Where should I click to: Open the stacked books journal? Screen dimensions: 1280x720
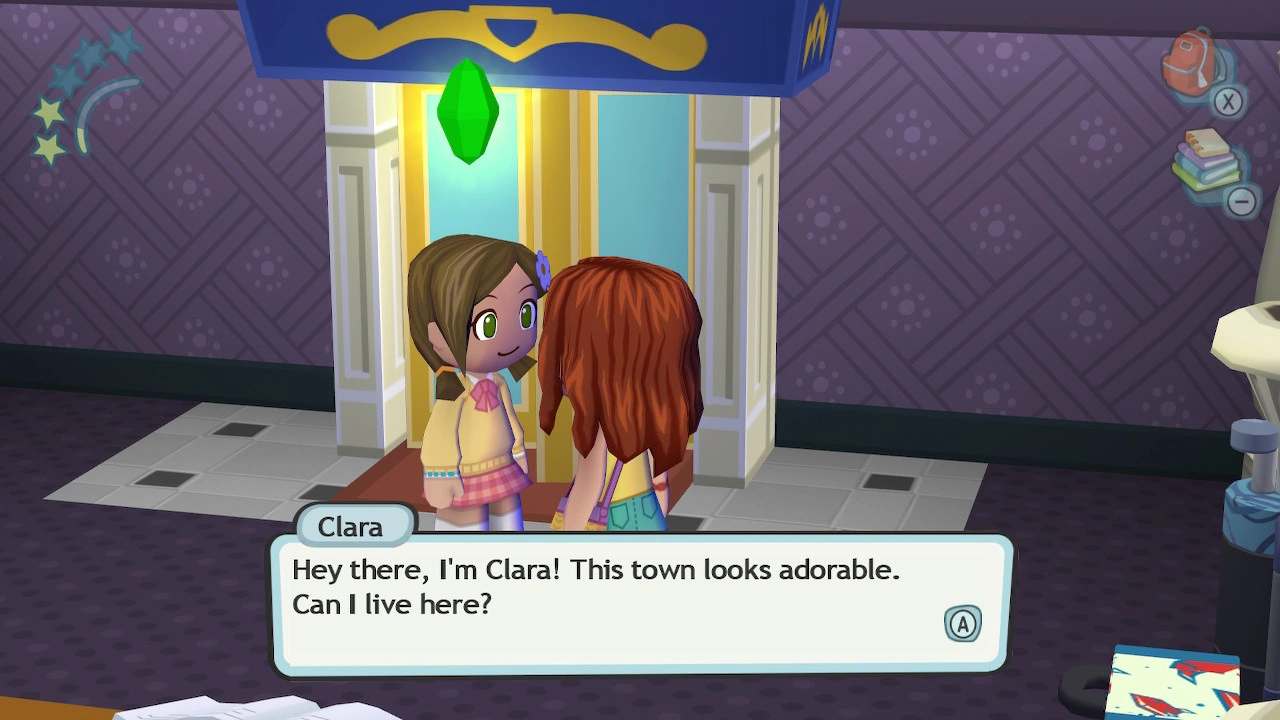(x=1207, y=160)
